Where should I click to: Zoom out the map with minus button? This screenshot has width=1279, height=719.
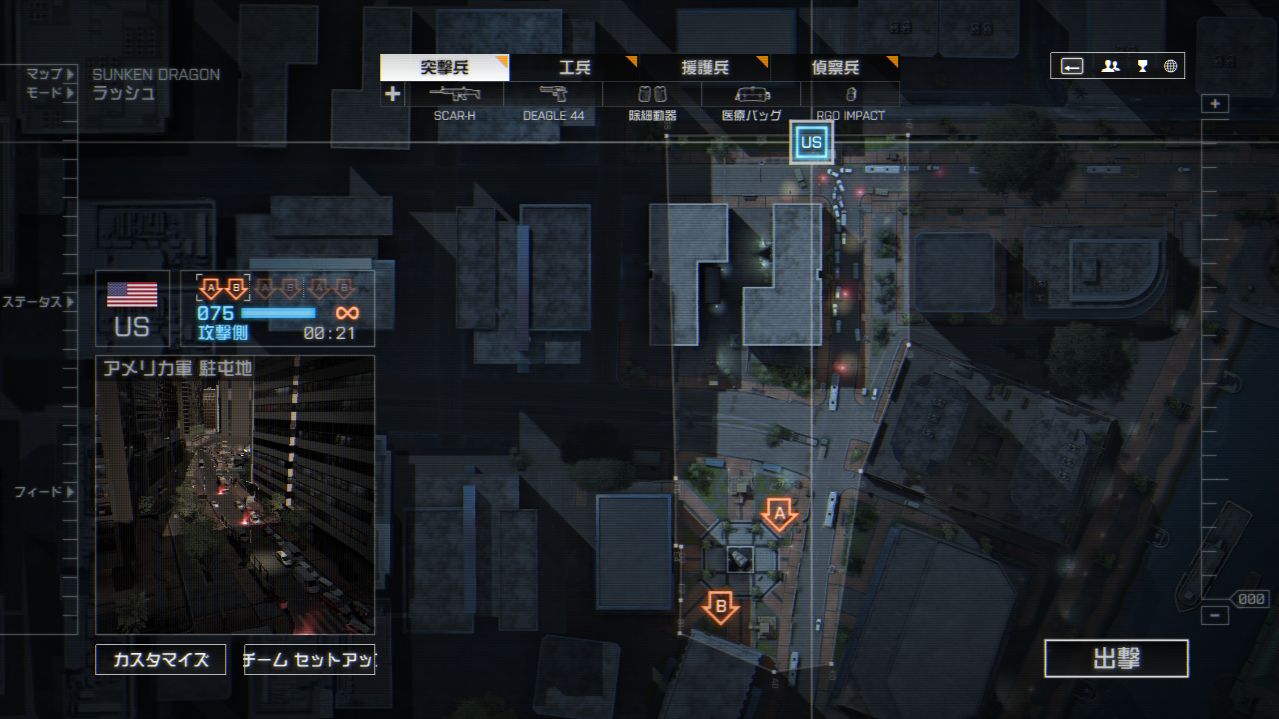coord(1215,616)
